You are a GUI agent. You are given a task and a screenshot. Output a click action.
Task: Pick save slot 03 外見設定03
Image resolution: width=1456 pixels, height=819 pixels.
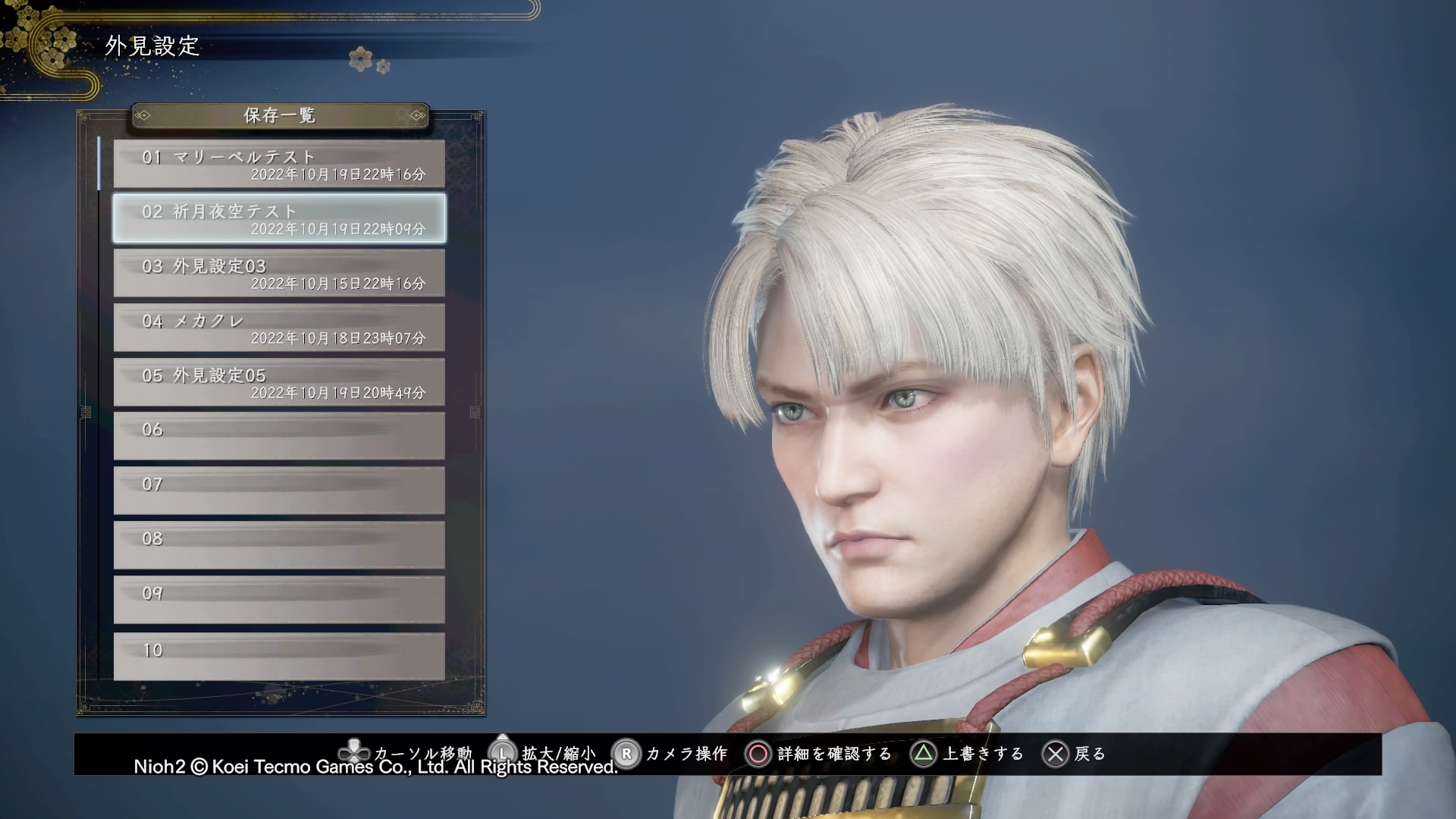pos(279,273)
